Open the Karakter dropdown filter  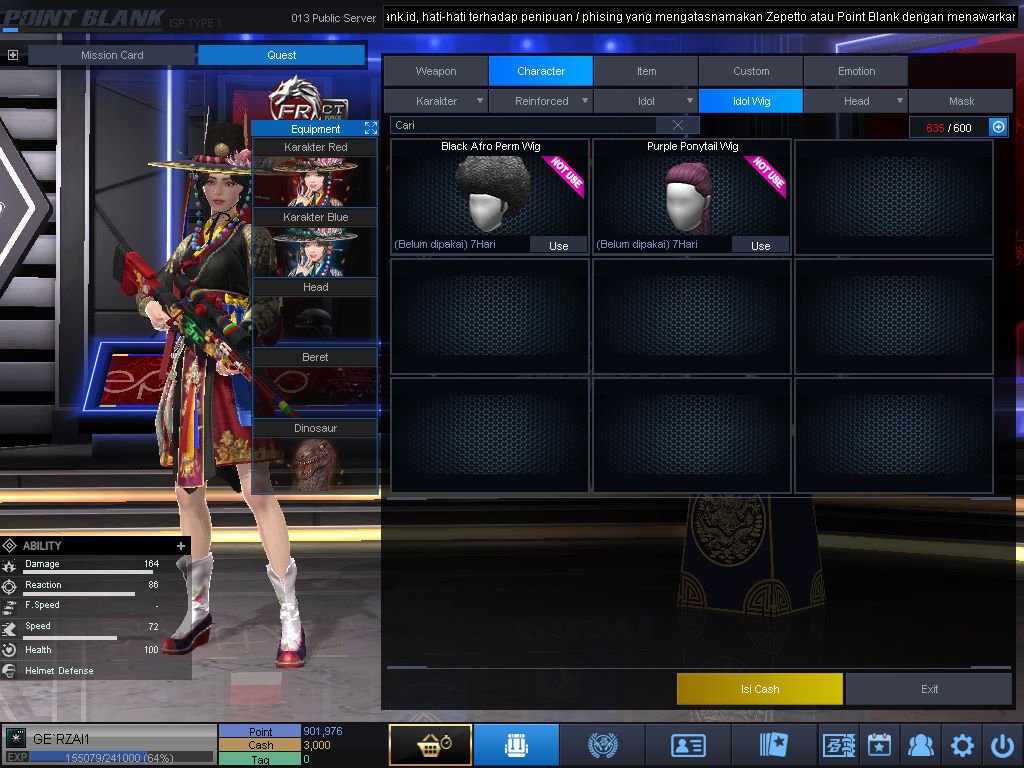pyautogui.click(x=437, y=101)
